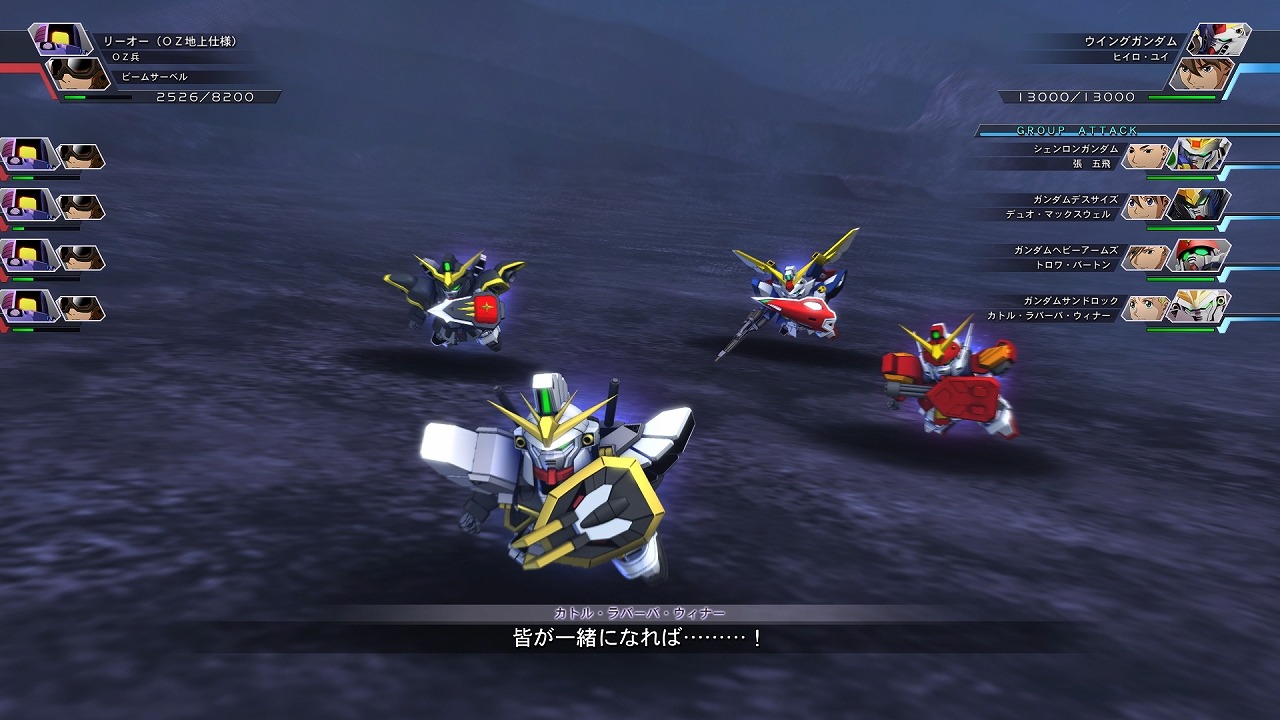The height and width of the screenshot is (720, 1280).
Task: Select the Gundam Sandrock group attack row
Action: coord(1100,308)
